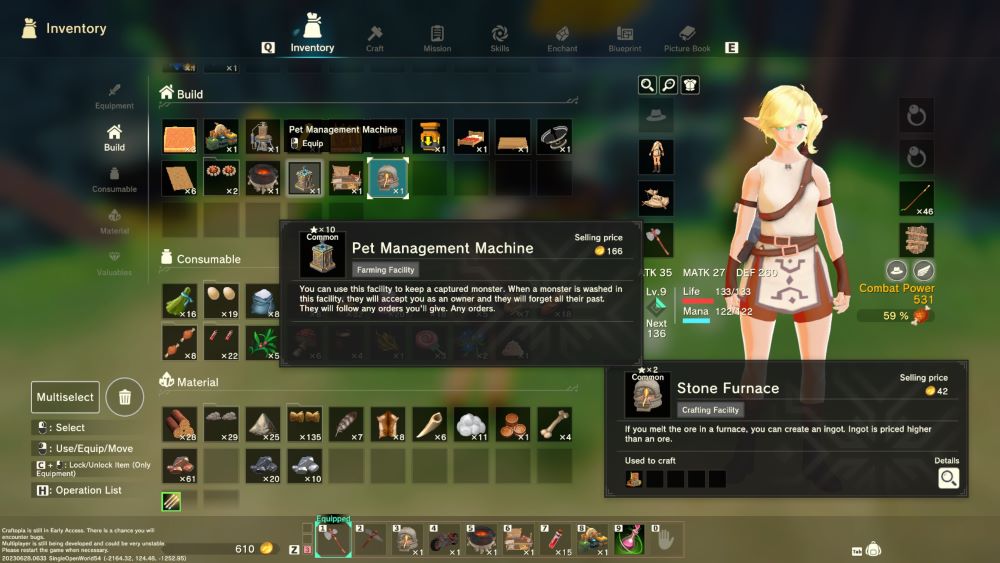Click the shirt outfit icon above equipment

pyautogui.click(x=690, y=85)
